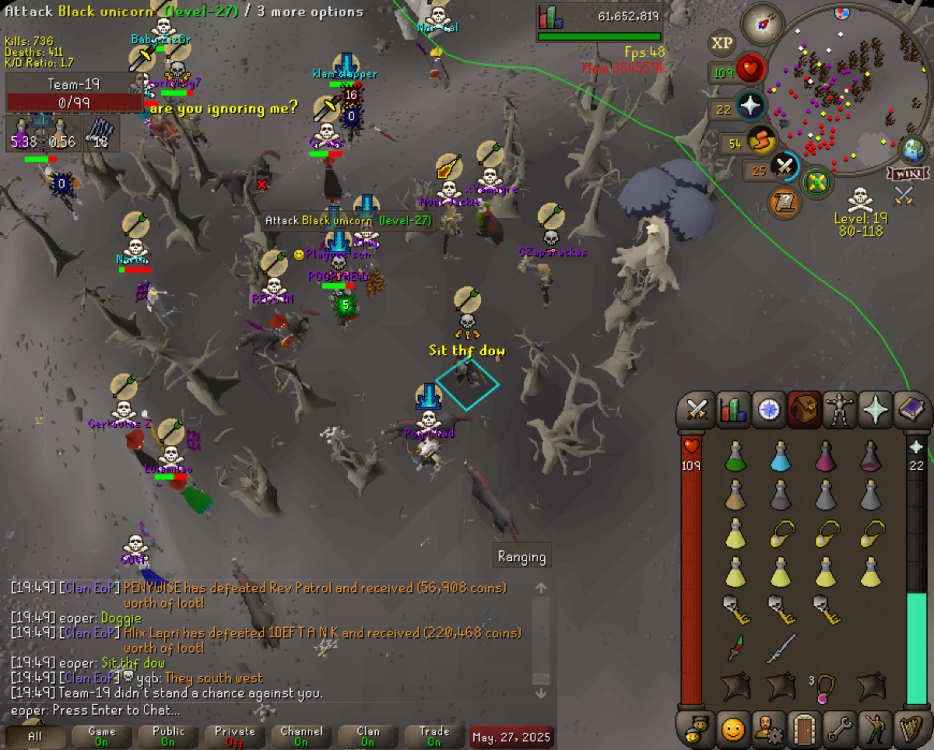Open the Combat Options tab
934x750 pixels.
[697, 409]
